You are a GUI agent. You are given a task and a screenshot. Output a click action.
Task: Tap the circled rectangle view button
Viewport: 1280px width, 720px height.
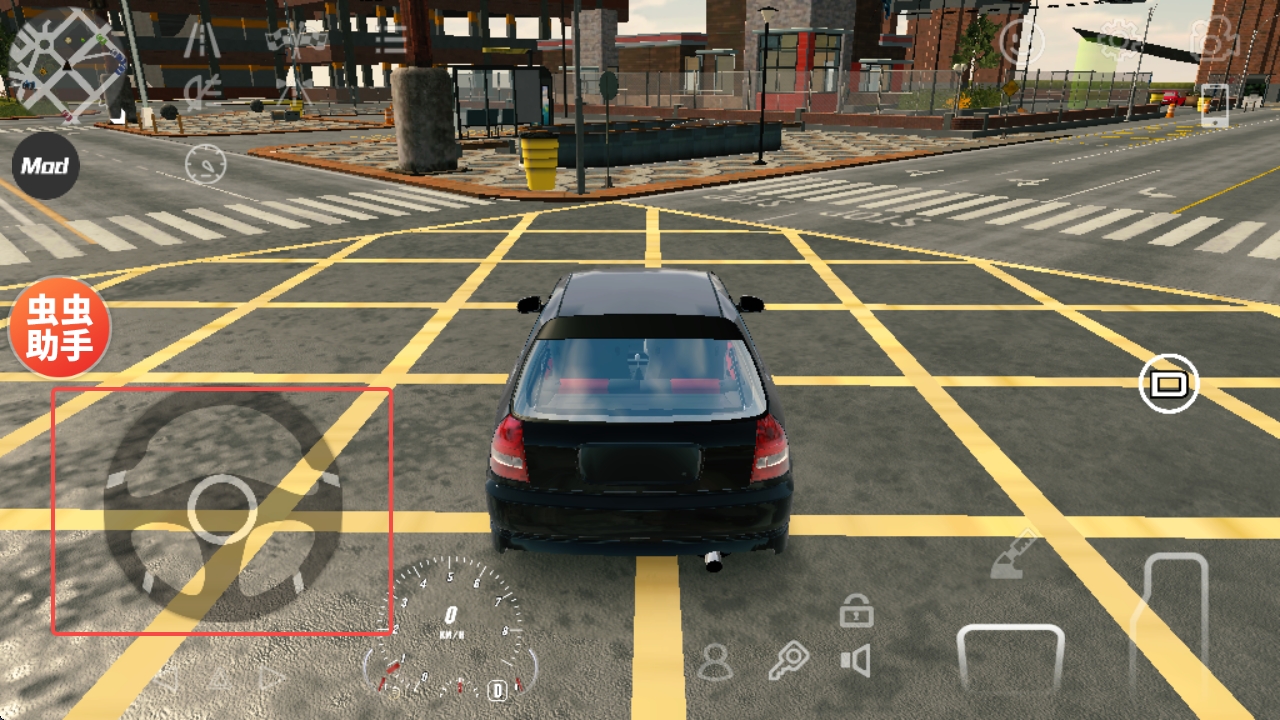pyautogui.click(x=1168, y=383)
